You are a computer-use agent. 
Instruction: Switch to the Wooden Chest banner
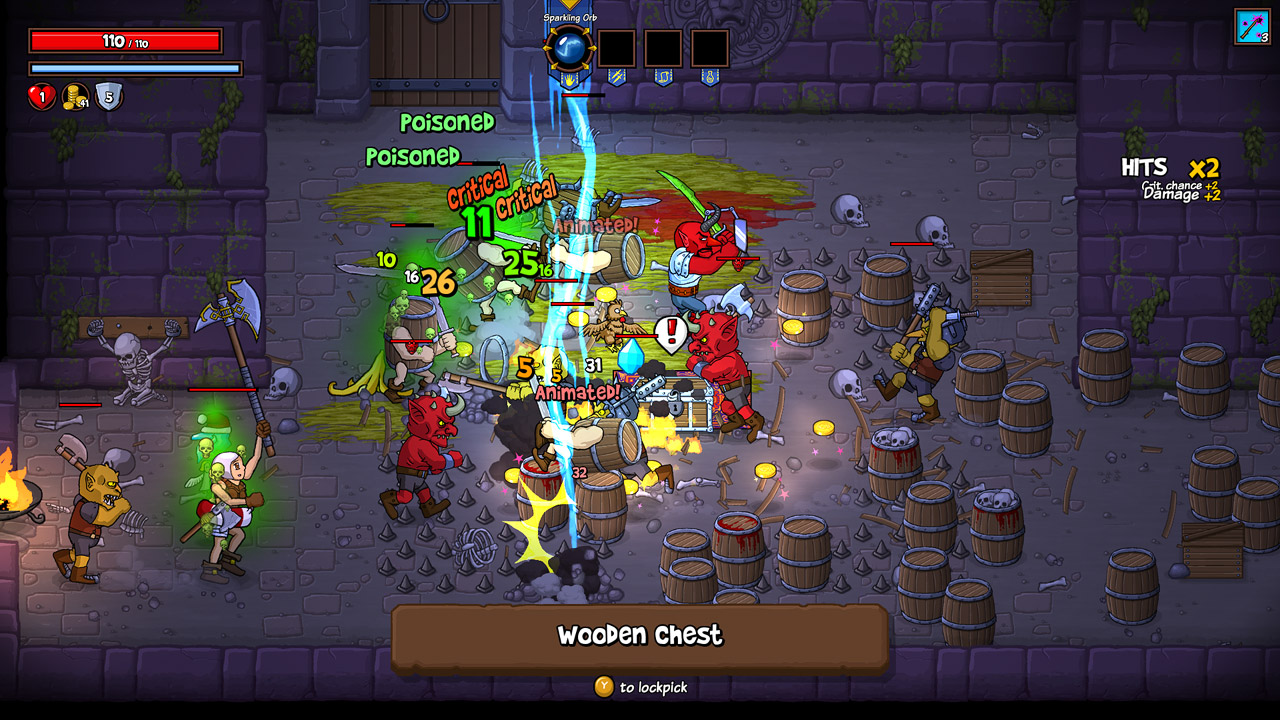(639, 635)
